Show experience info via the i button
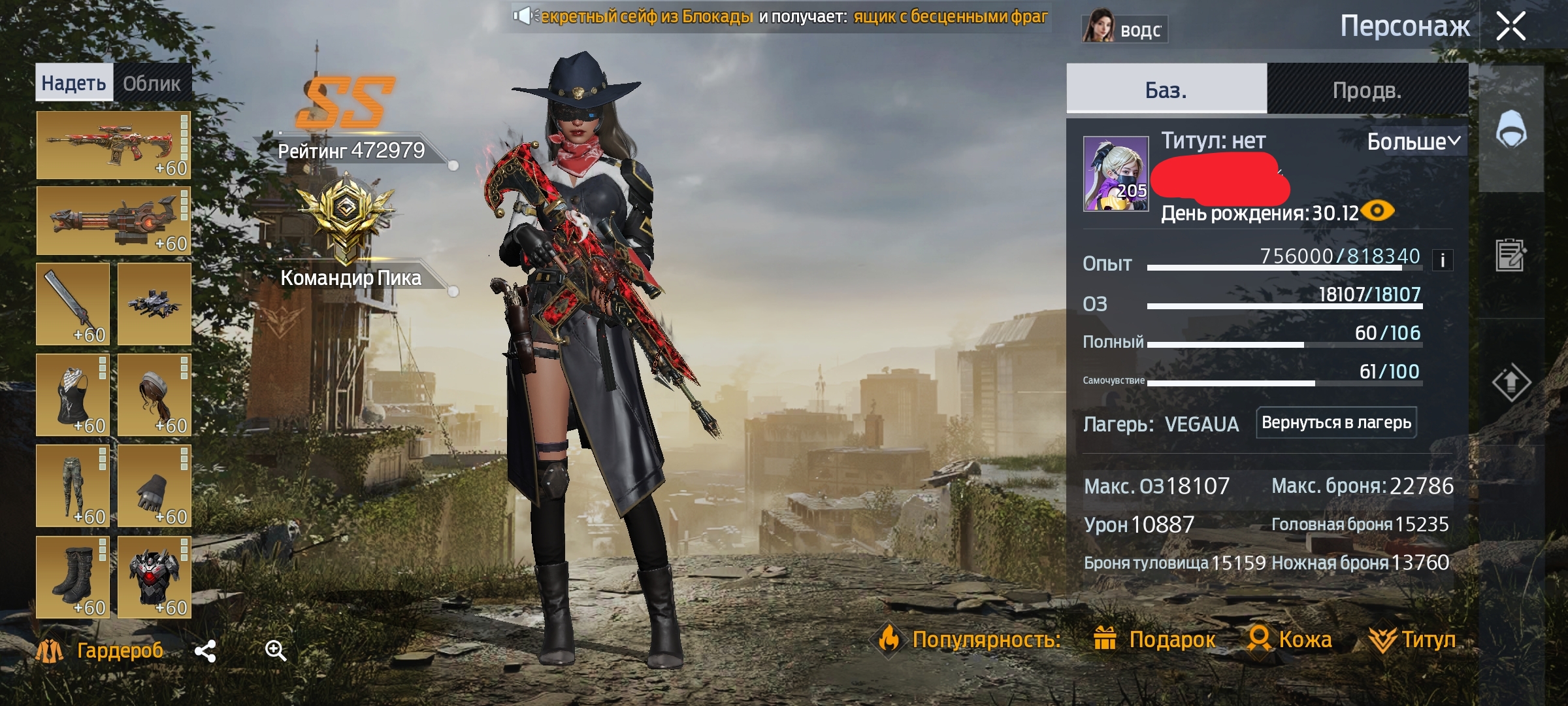1568x706 pixels. (1443, 260)
